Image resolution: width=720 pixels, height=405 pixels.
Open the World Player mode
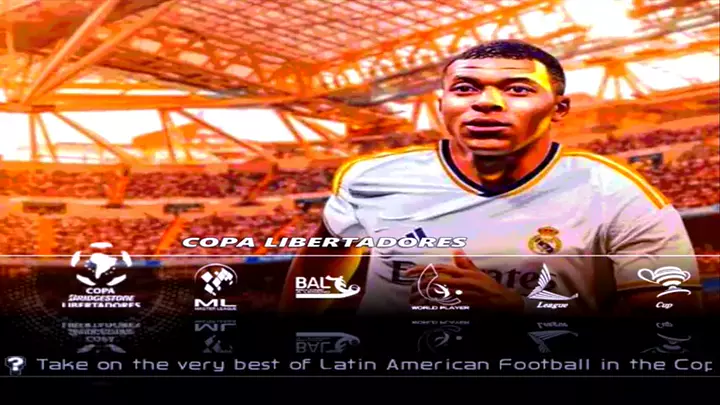pyautogui.click(x=440, y=286)
